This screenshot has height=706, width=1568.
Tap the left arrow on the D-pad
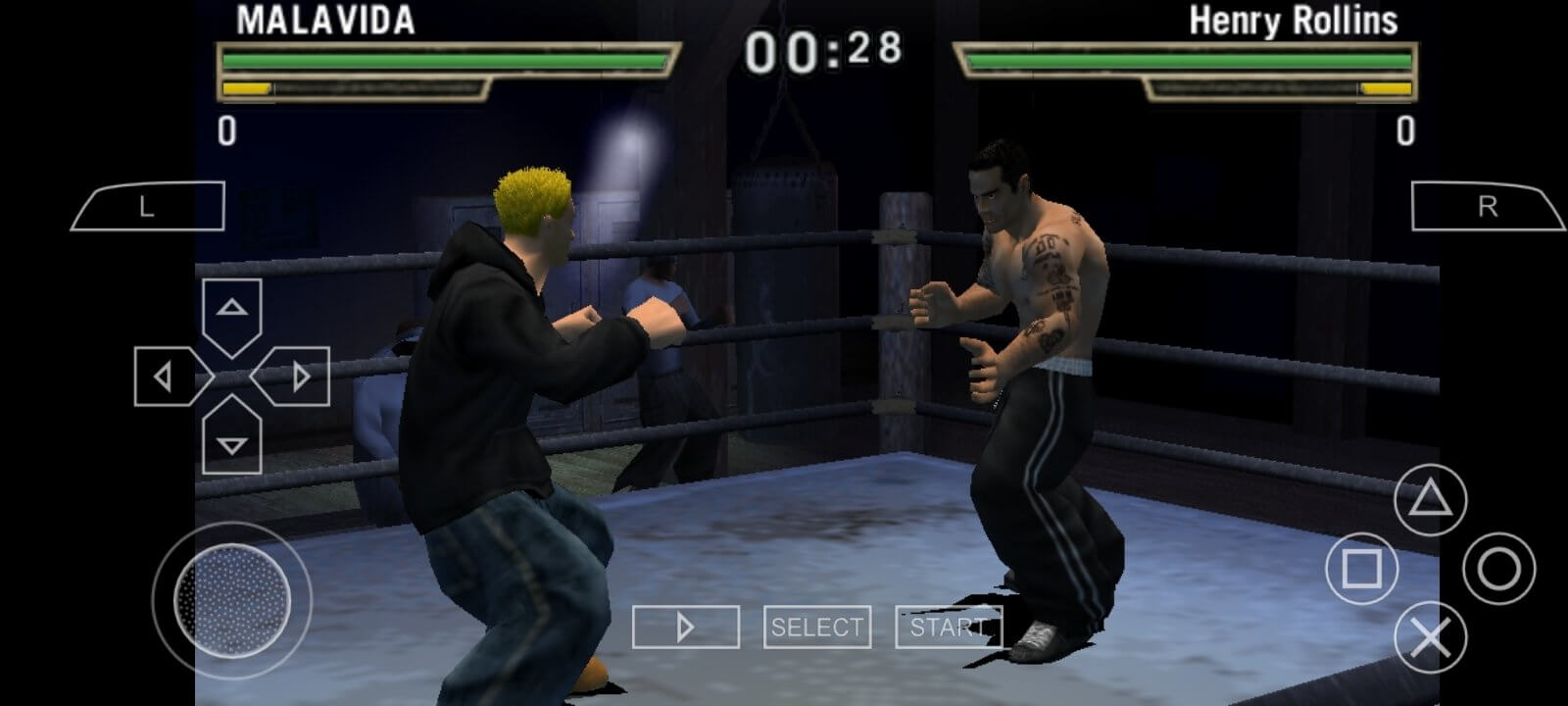(x=164, y=378)
